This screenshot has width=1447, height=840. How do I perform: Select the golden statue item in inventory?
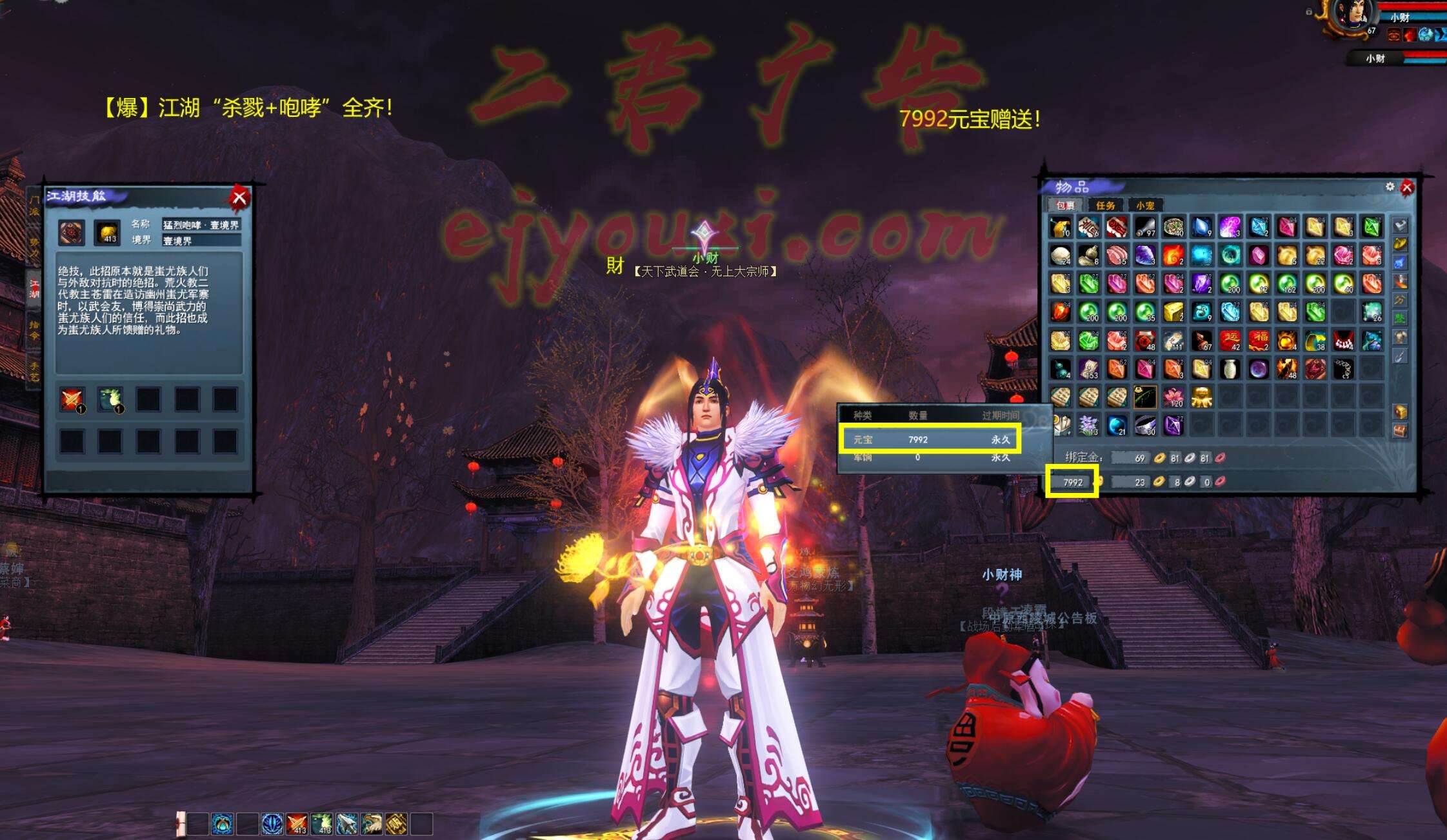click(1202, 397)
